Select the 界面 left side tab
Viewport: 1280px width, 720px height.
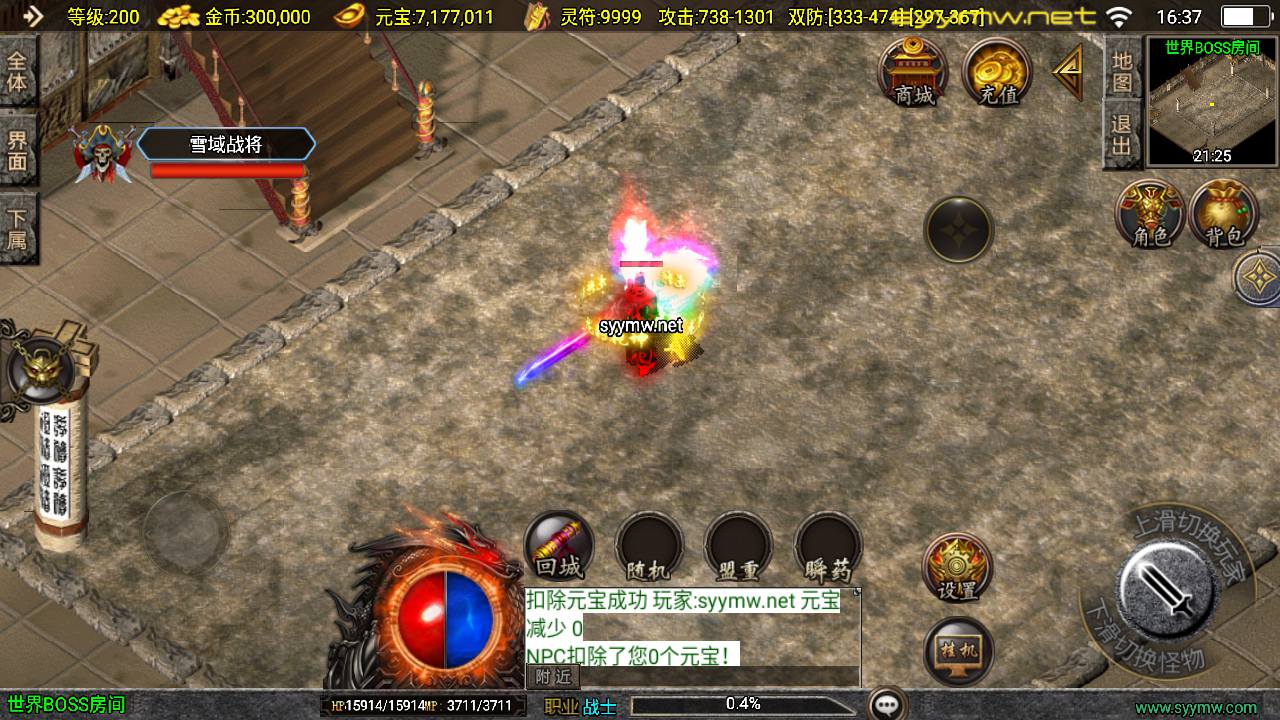18,149
